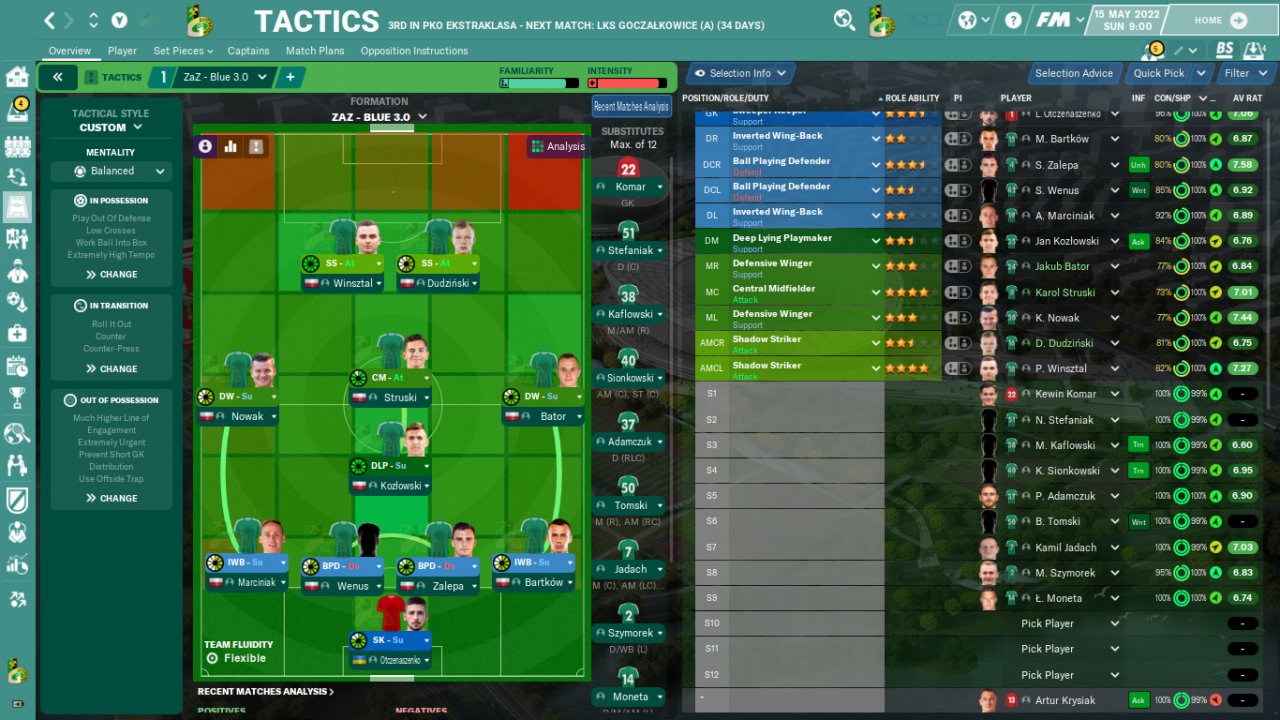Image resolution: width=1280 pixels, height=720 pixels.
Task: Toggle the pitch Analysis view
Action: tap(558, 146)
